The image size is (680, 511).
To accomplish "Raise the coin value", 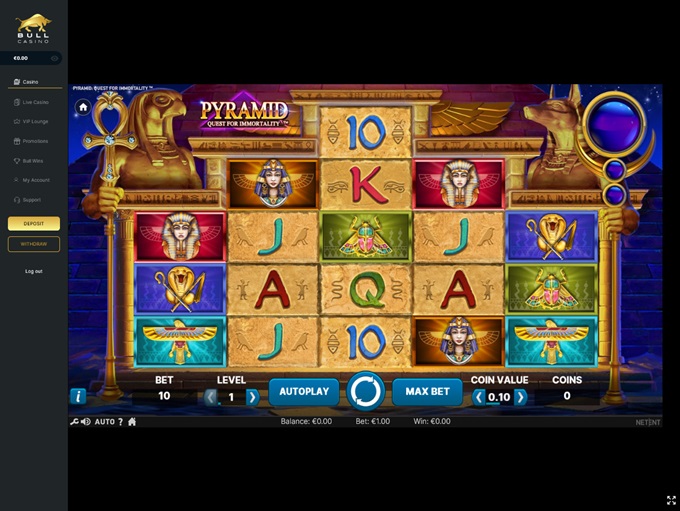I will (520, 397).
